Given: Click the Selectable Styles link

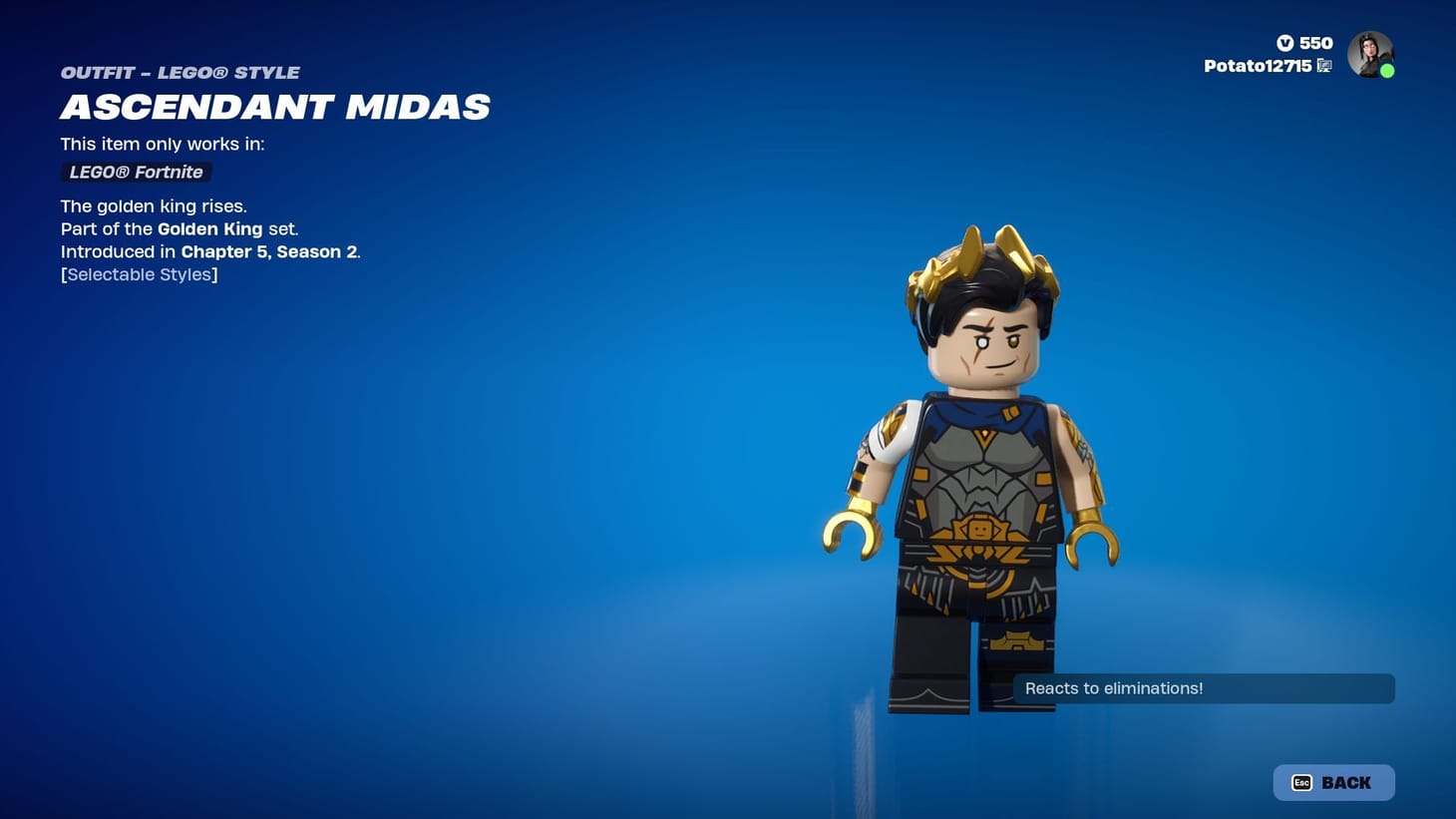Looking at the screenshot, I should pos(139,274).
